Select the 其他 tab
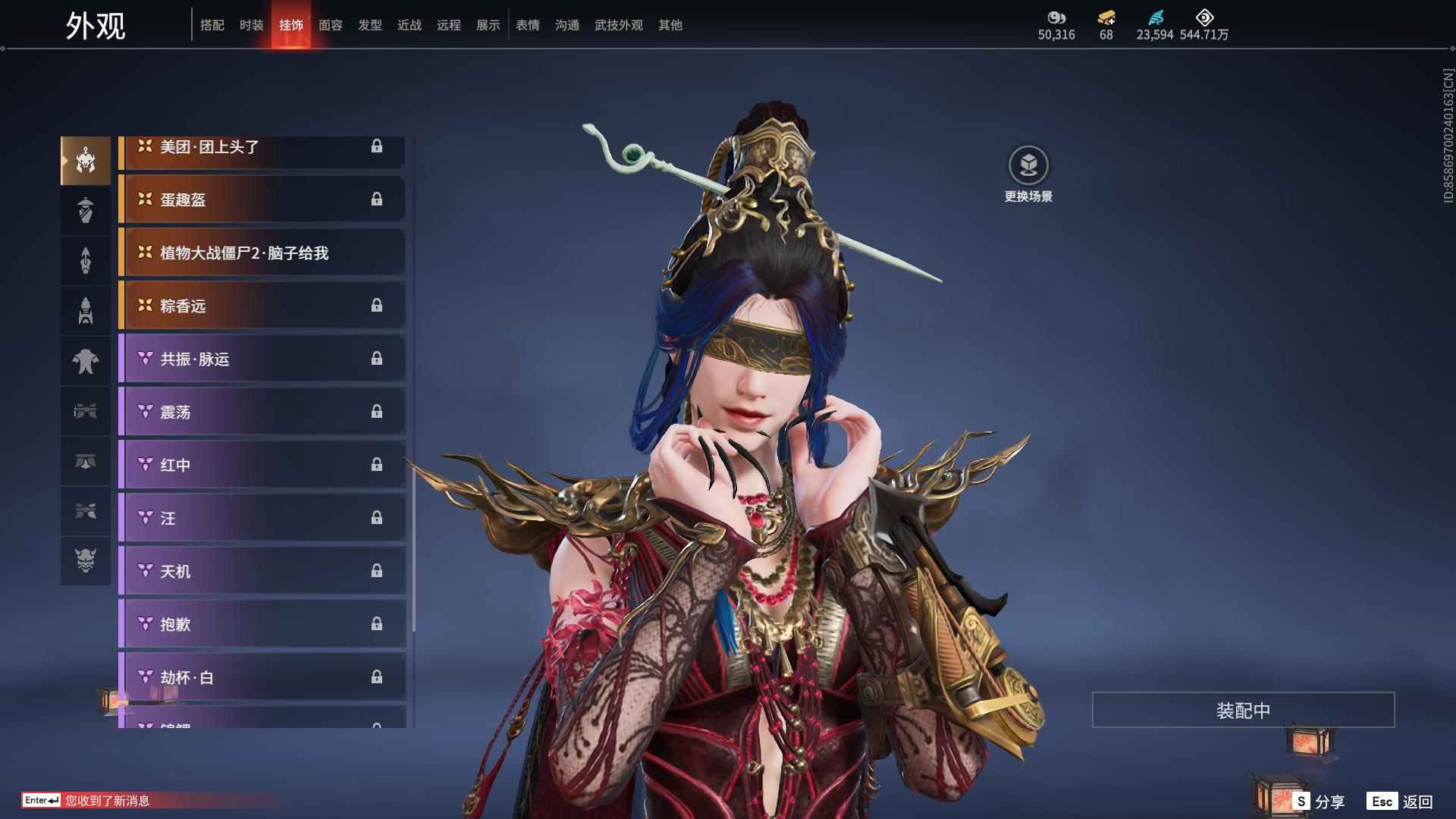Image resolution: width=1456 pixels, height=819 pixels. (x=670, y=25)
